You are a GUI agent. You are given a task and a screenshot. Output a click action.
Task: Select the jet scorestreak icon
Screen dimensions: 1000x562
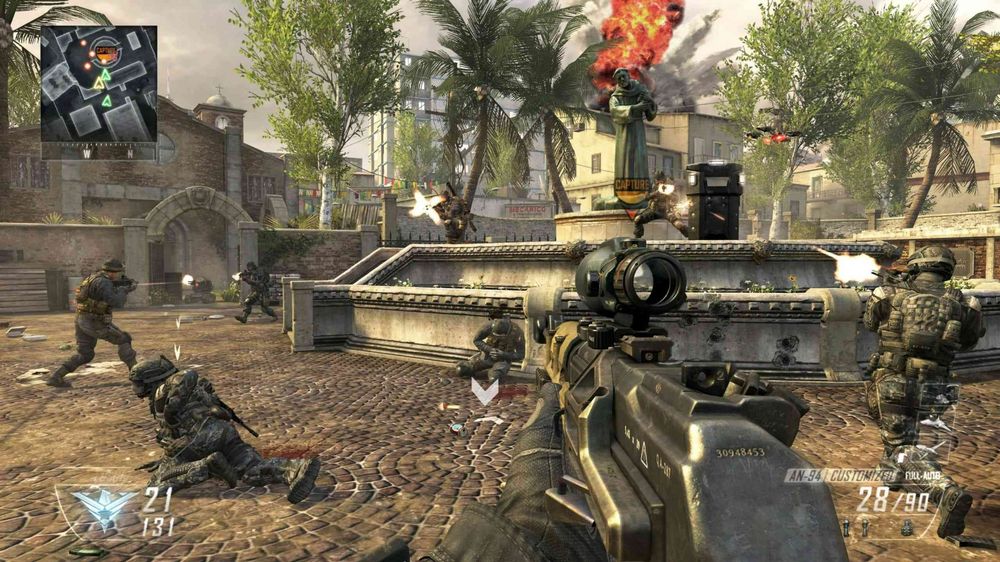939,424
